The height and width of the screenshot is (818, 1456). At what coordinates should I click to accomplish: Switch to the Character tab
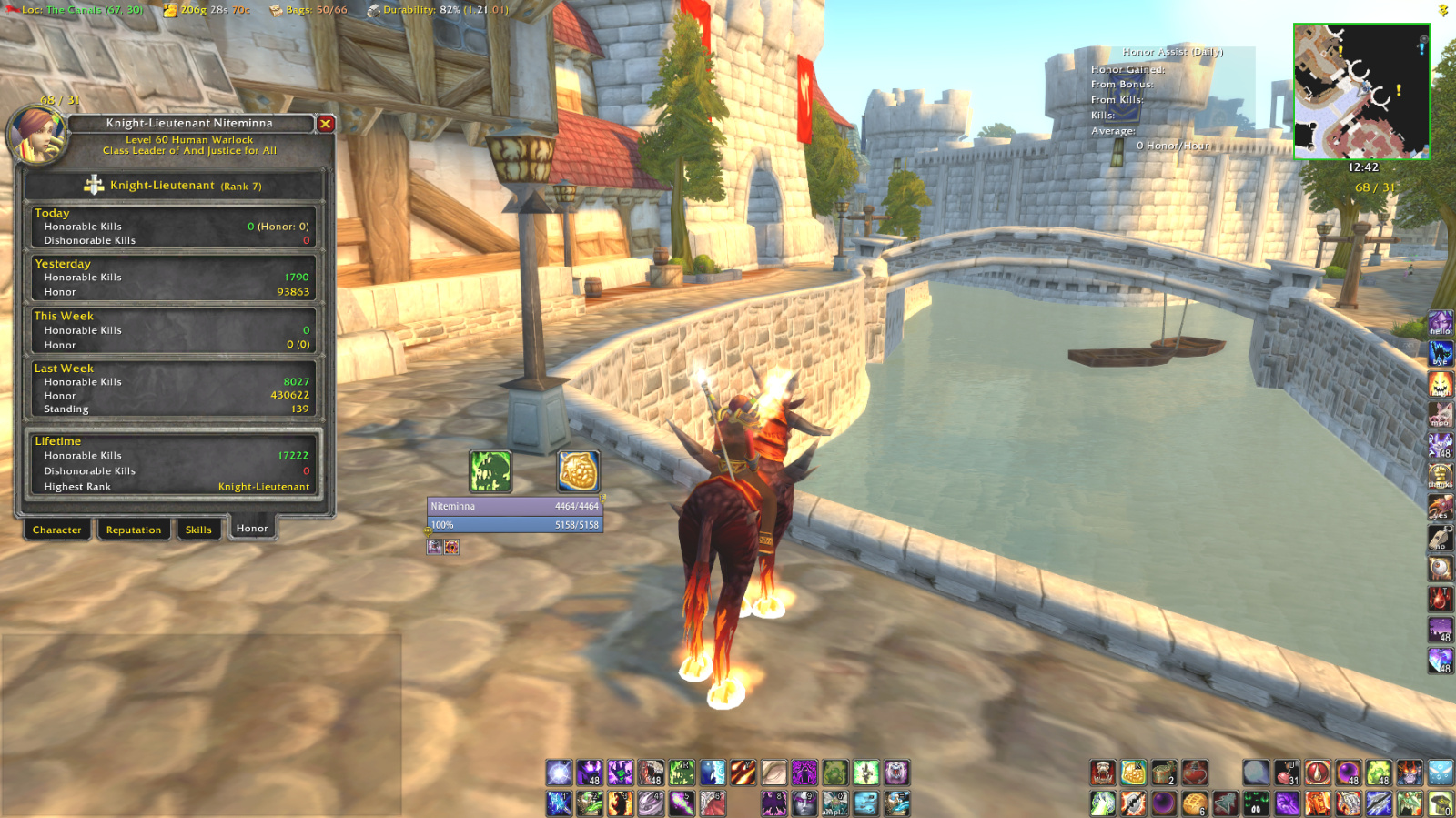tap(56, 530)
